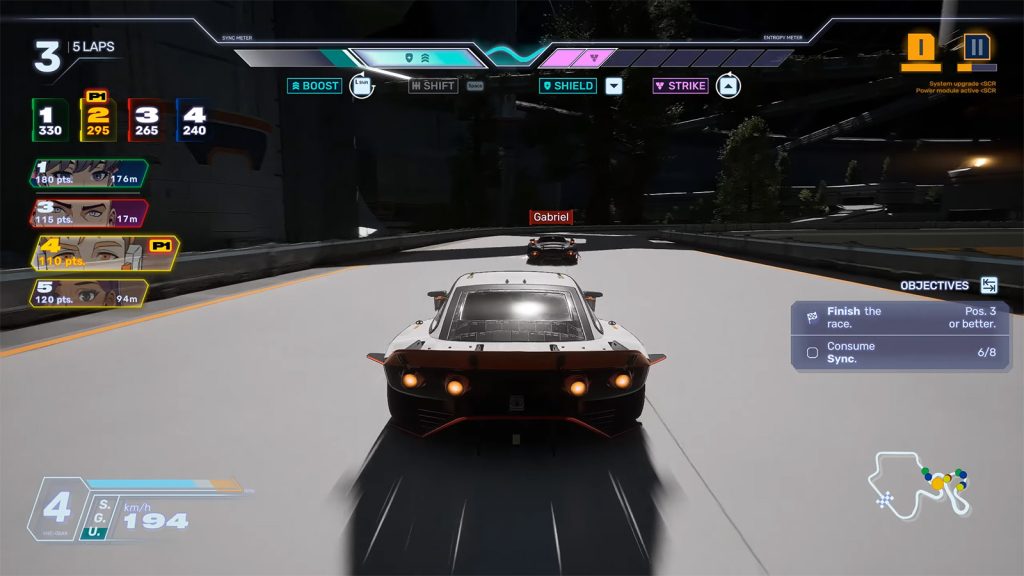Trigger the Shift ability
Viewport: 1024px width, 576px height.
pyautogui.click(x=433, y=86)
